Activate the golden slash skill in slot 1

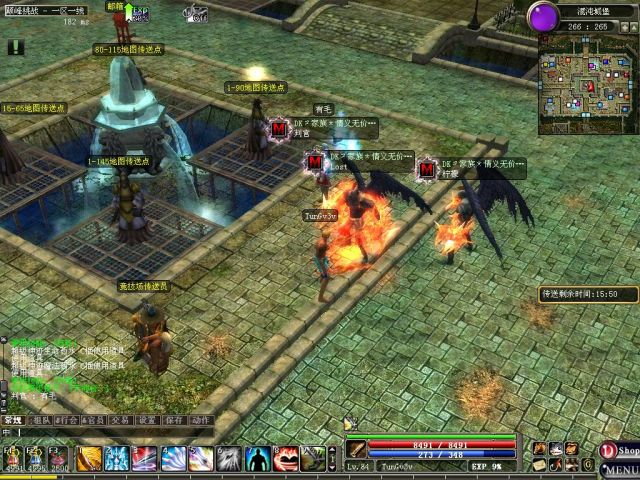(89, 458)
